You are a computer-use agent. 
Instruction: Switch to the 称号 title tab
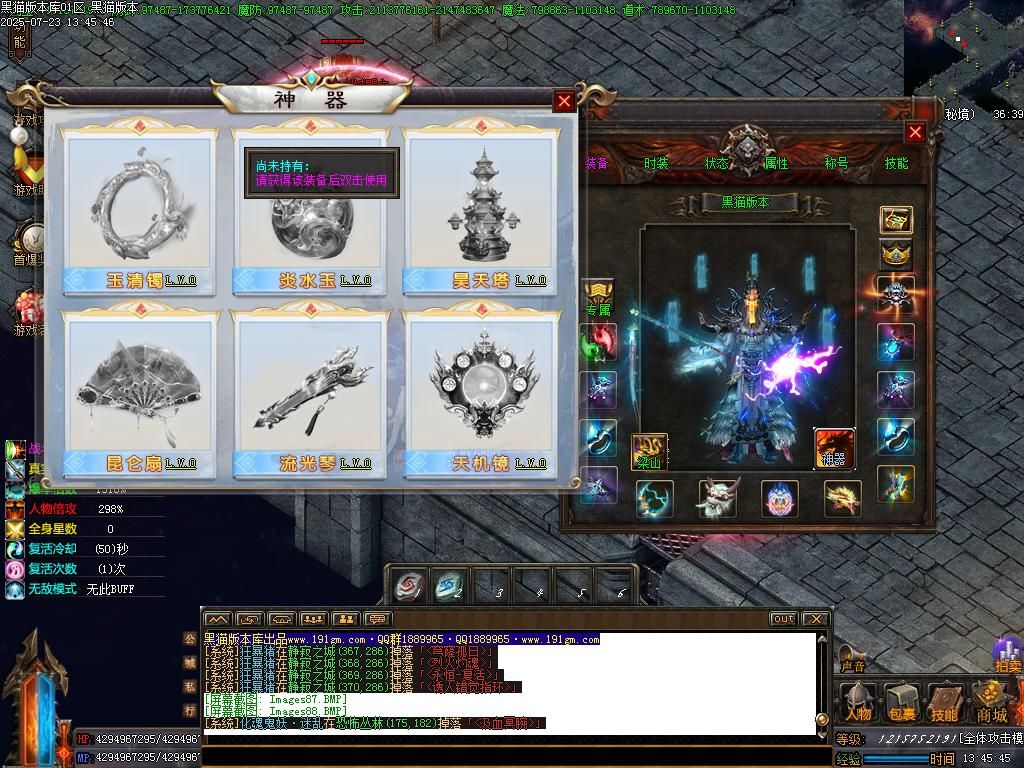pyautogui.click(x=836, y=163)
